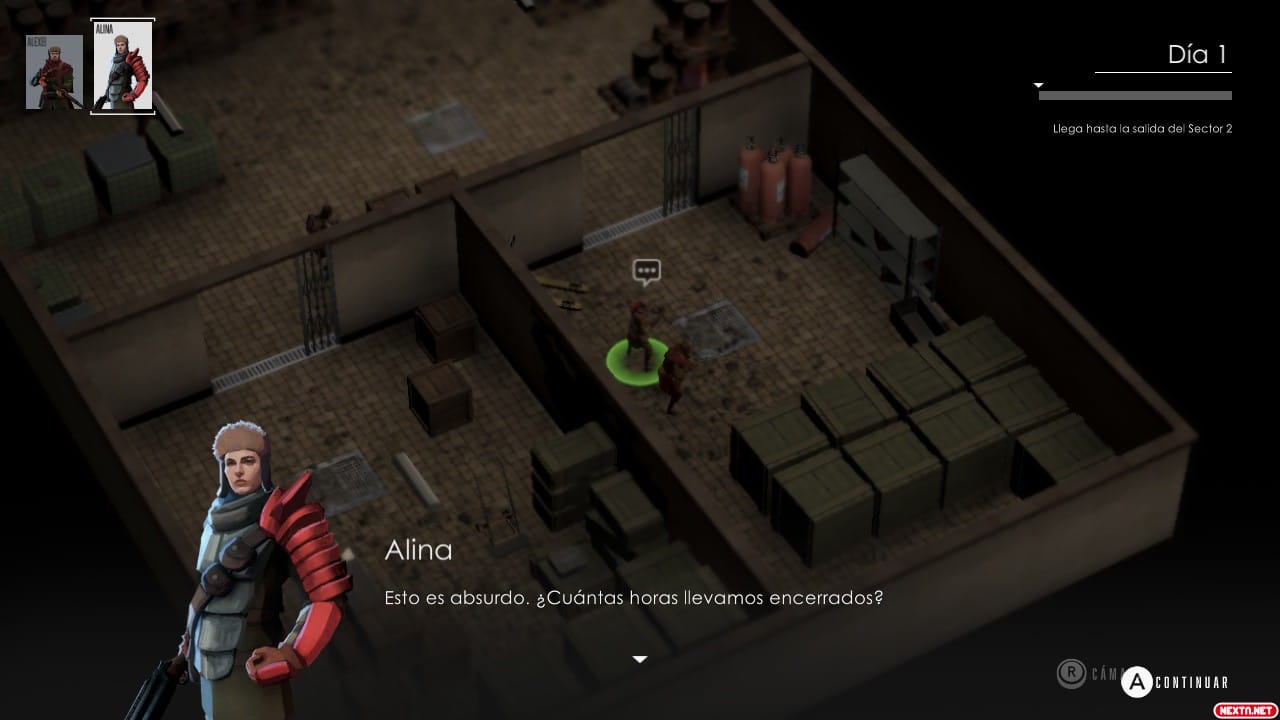The height and width of the screenshot is (720, 1280).
Task: Click the day progress bar
Action: 1136,96
